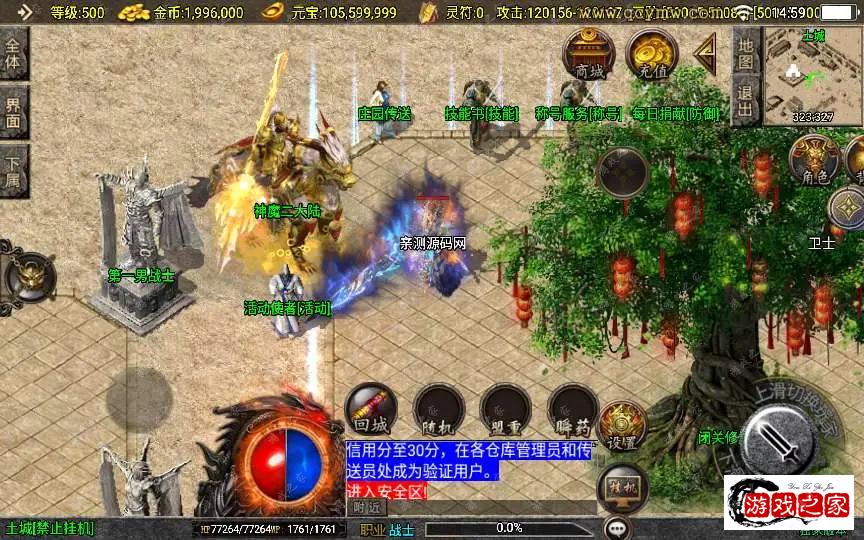This screenshot has height=540, width=864.
Task: Open the 设置 settings
Action: pos(622,426)
